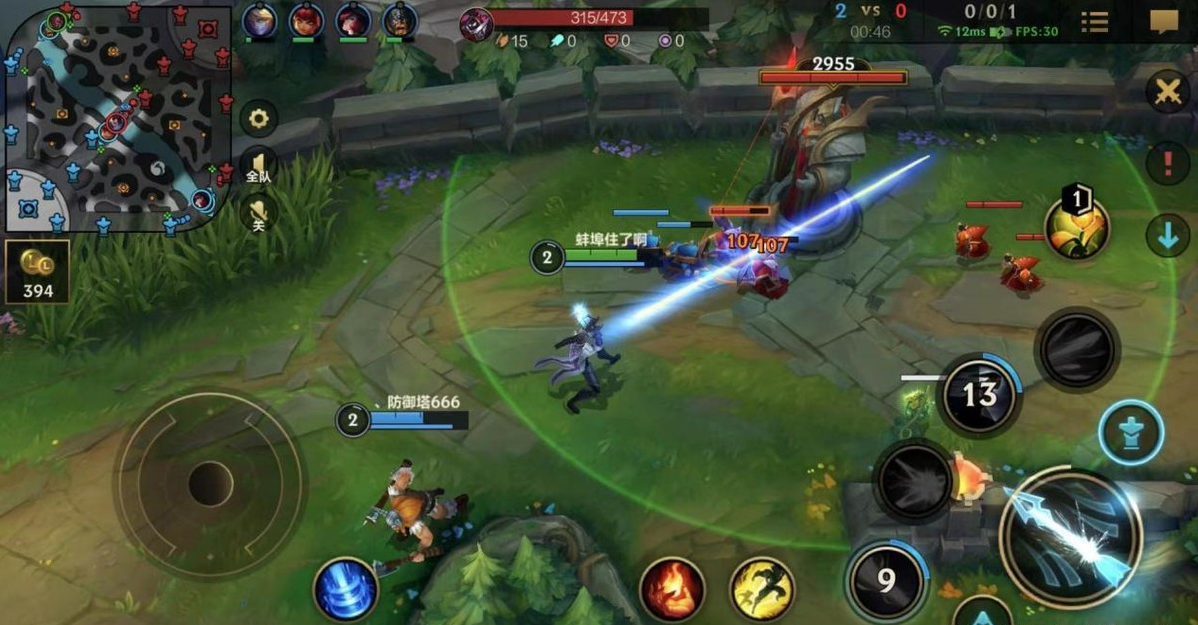Image resolution: width=1198 pixels, height=625 pixels.
Task: Click the minimap
Action: click(x=118, y=116)
